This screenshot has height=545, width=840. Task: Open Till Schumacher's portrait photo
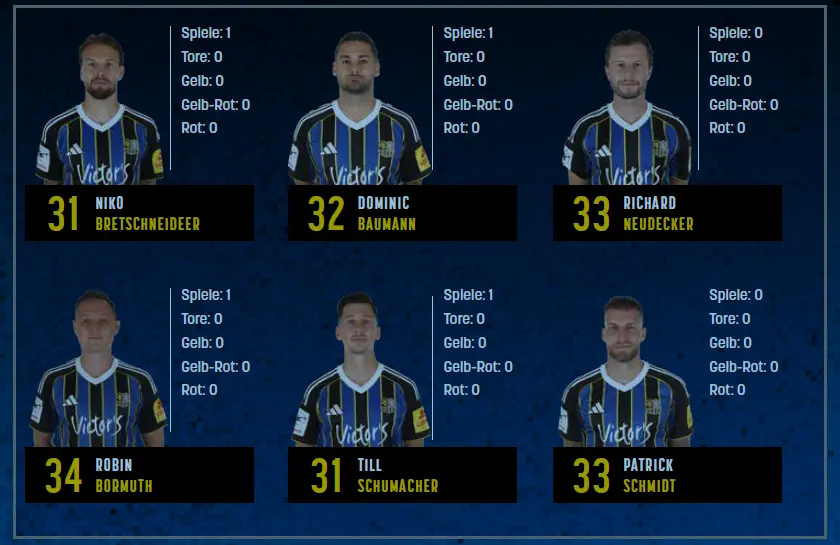[358, 372]
